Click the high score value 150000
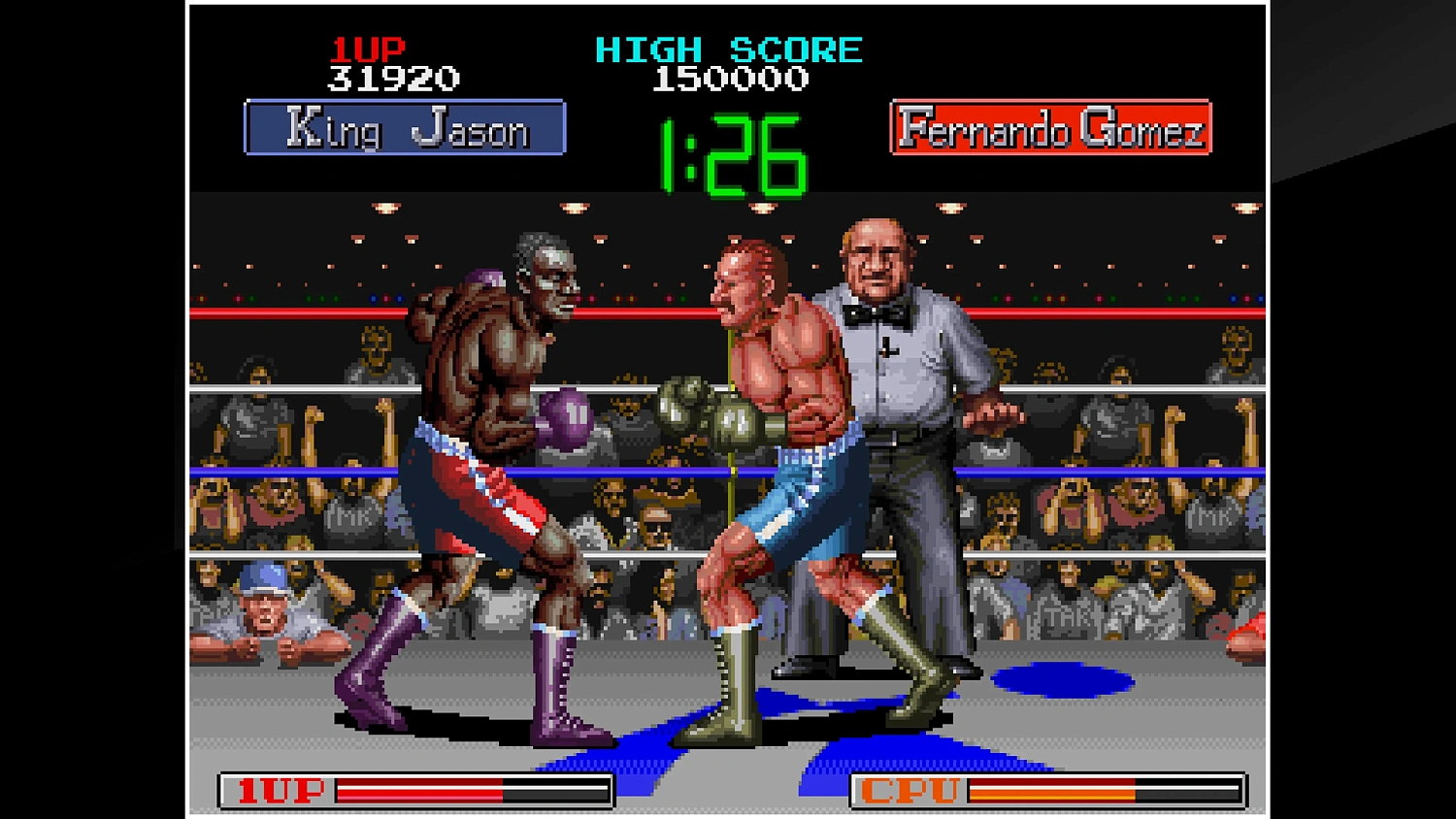Viewport: 1456px width, 819px height. 730,79
